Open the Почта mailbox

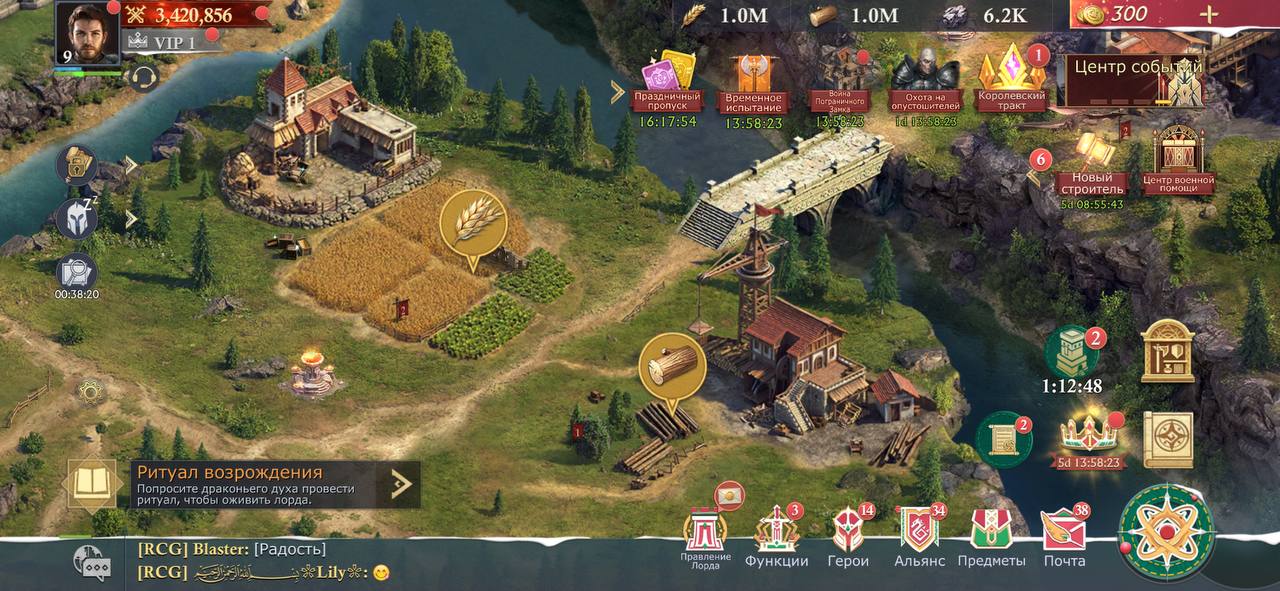[x=1064, y=537]
